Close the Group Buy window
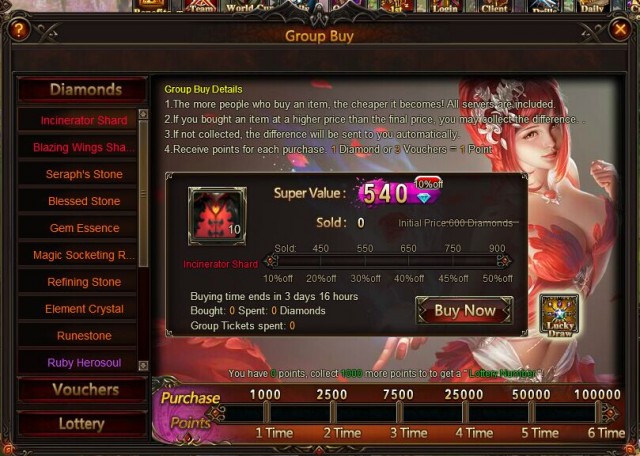Viewport: 640px width, 456px height. pos(619,29)
